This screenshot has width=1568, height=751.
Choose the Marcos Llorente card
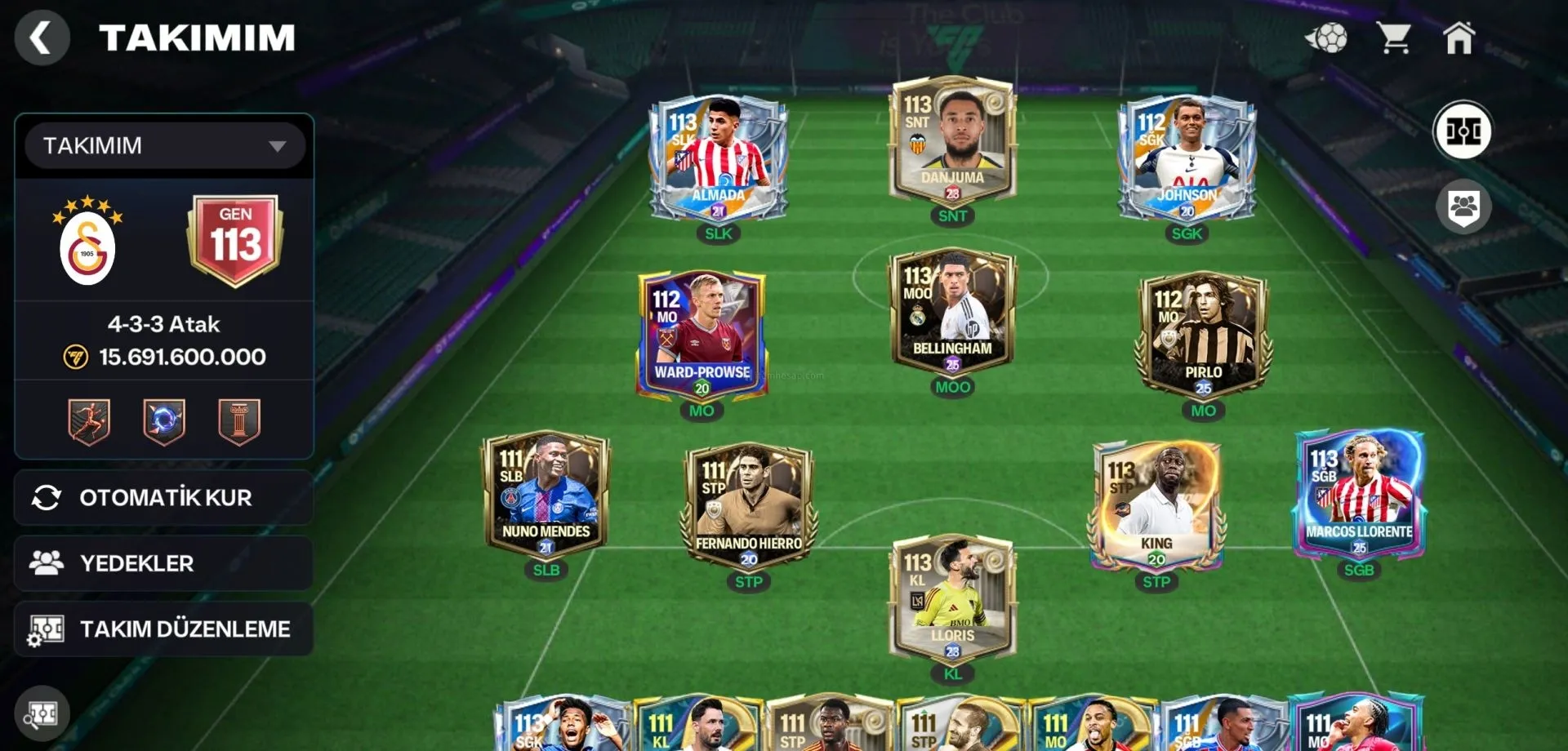(1359, 494)
